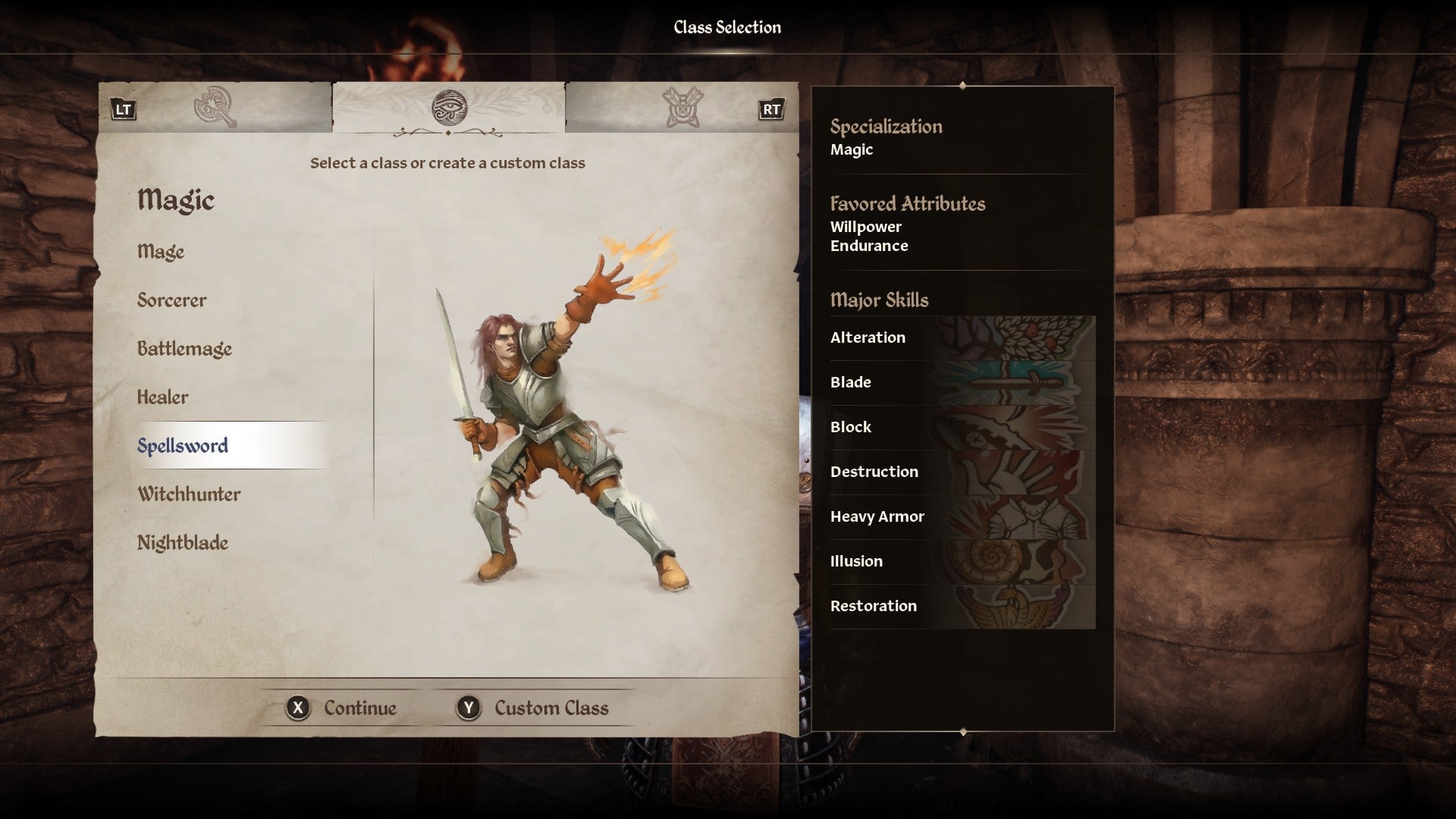This screenshot has width=1456, height=819.
Task: Select the Nightblade class
Action: (x=183, y=543)
